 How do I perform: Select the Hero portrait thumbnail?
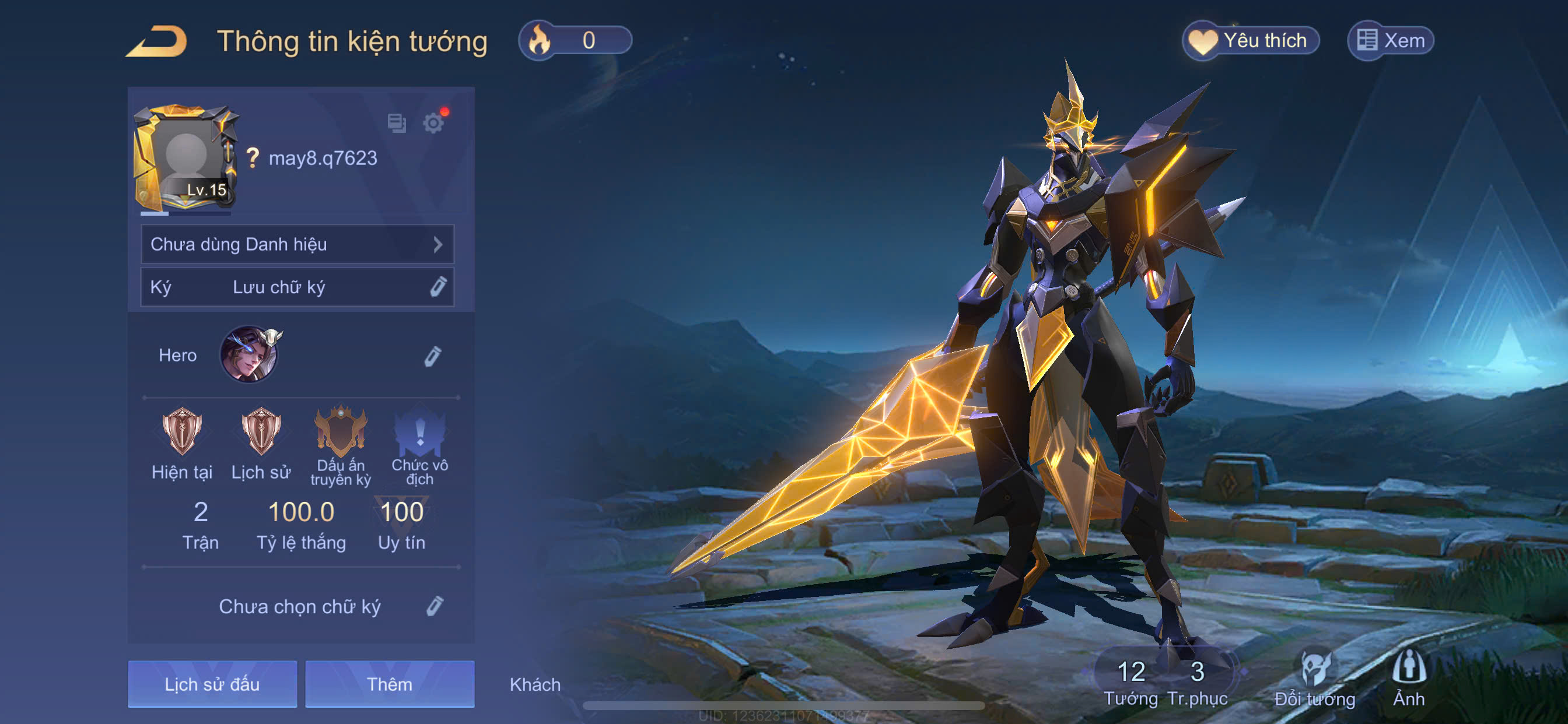[x=249, y=354]
